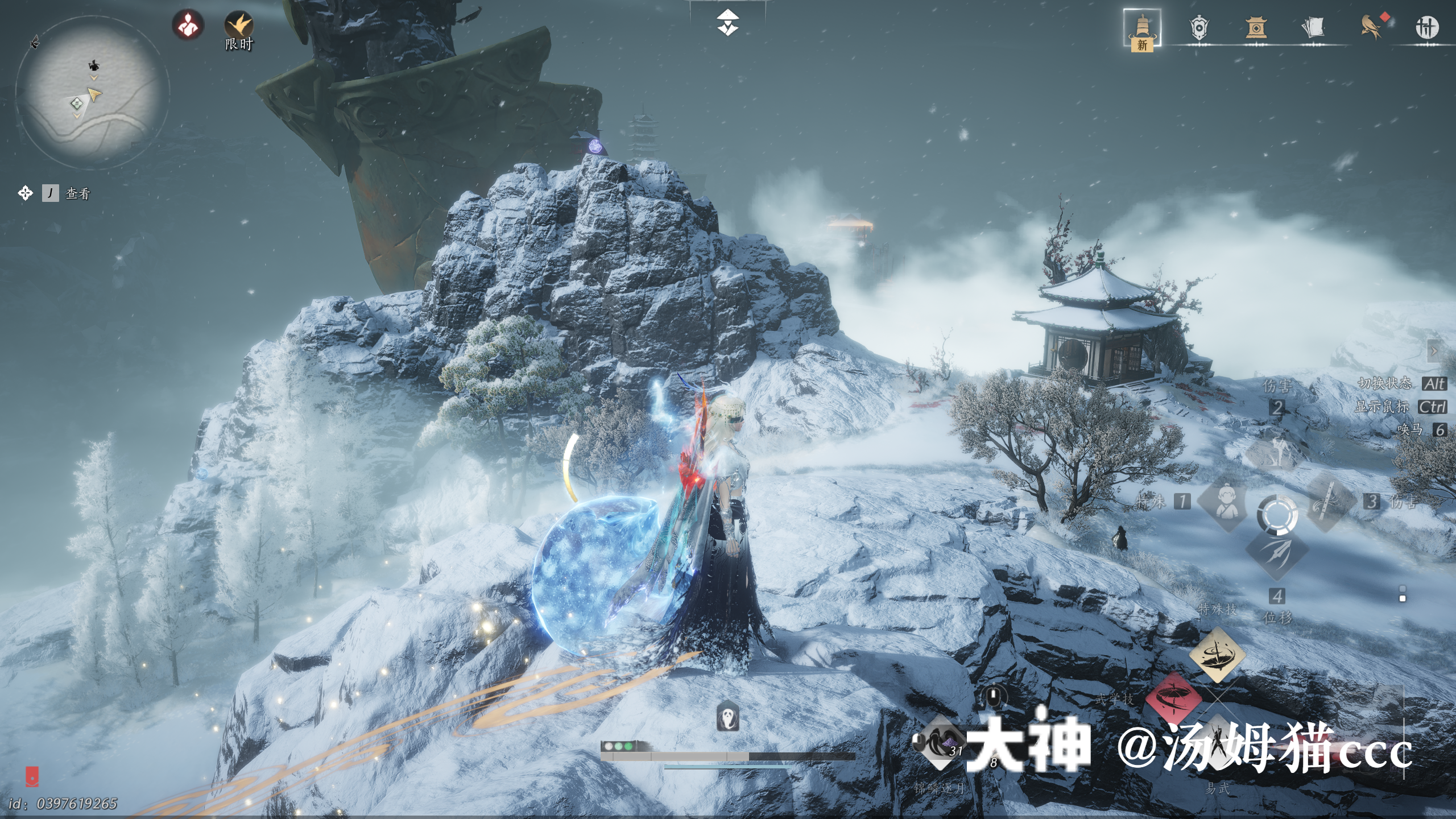Activate the feather movement skill
This screenshot has width=1456, height=819.
pos(1277,552)
